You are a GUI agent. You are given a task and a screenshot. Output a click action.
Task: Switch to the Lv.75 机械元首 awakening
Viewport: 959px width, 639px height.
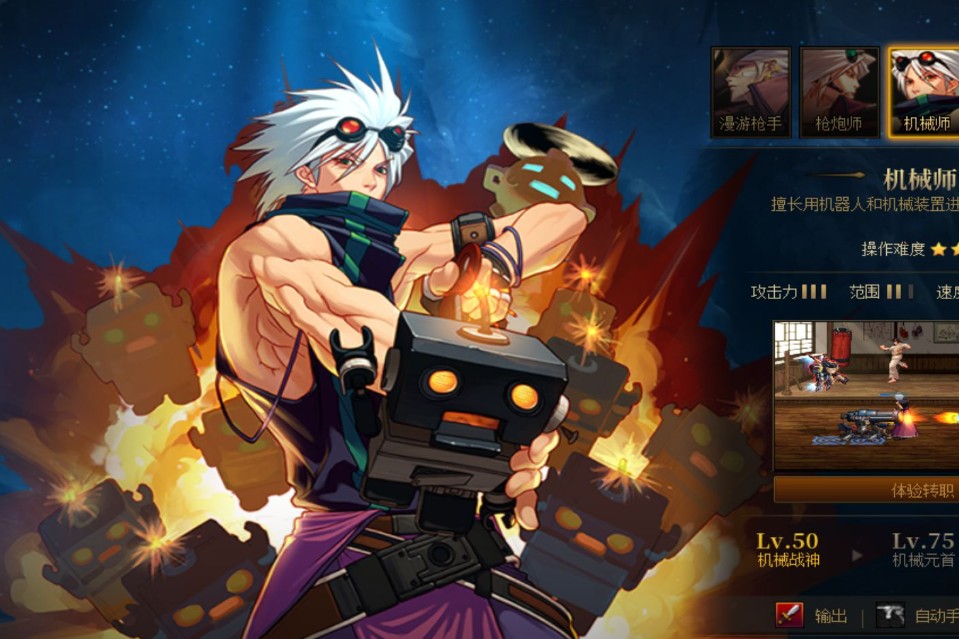click(x=922, y=550)
